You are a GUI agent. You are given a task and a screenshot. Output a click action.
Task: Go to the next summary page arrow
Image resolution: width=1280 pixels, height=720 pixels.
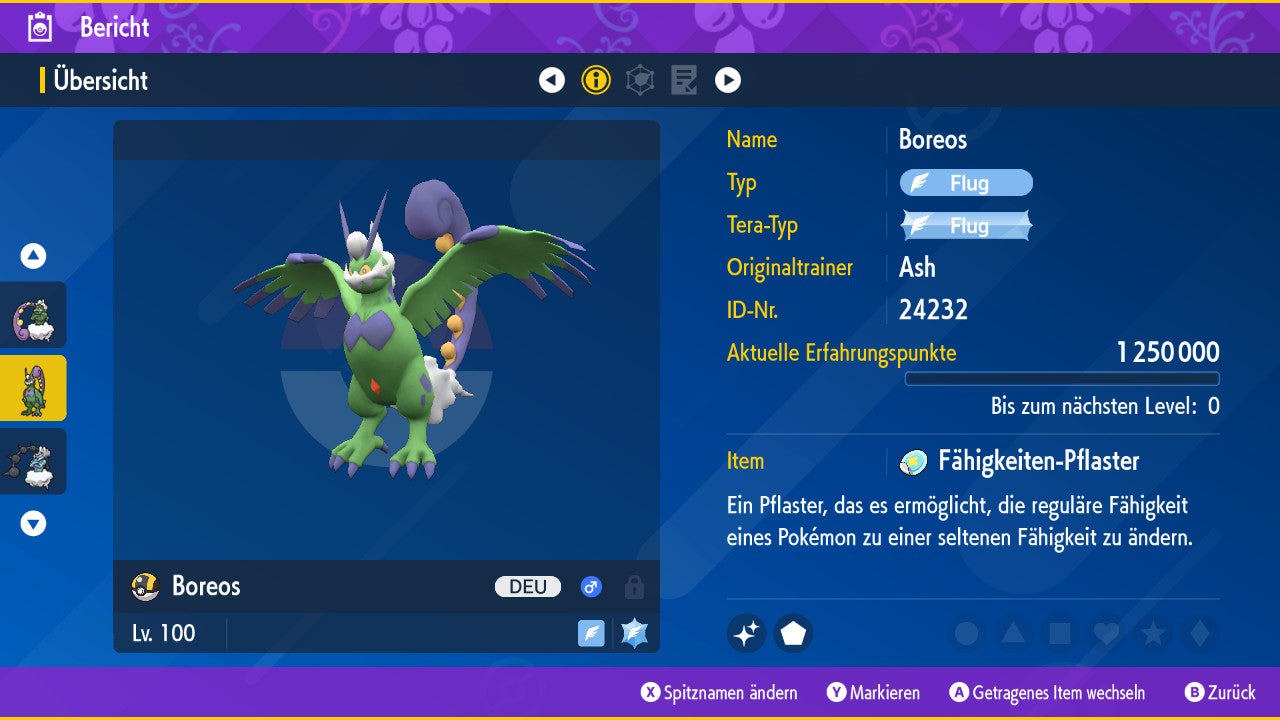[728, 80]
